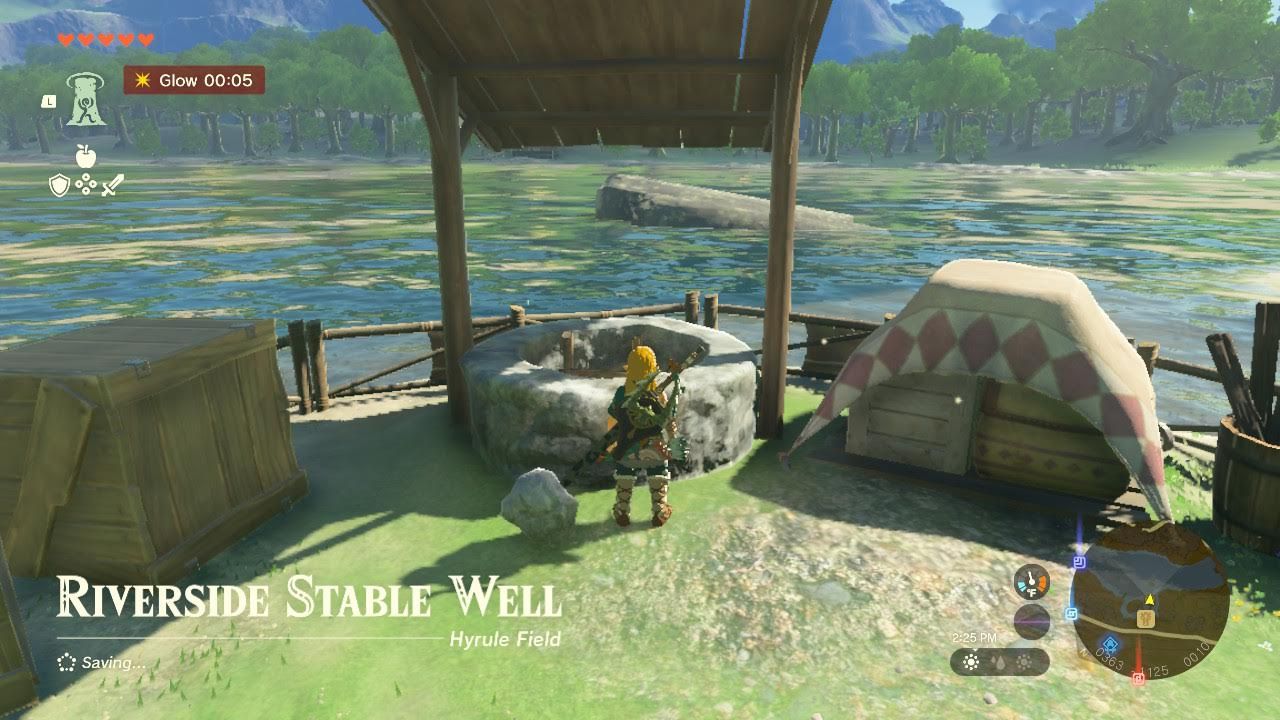Click the stable icon on the minimap
1280x720 pixels.
click(x=1146, y=619)
